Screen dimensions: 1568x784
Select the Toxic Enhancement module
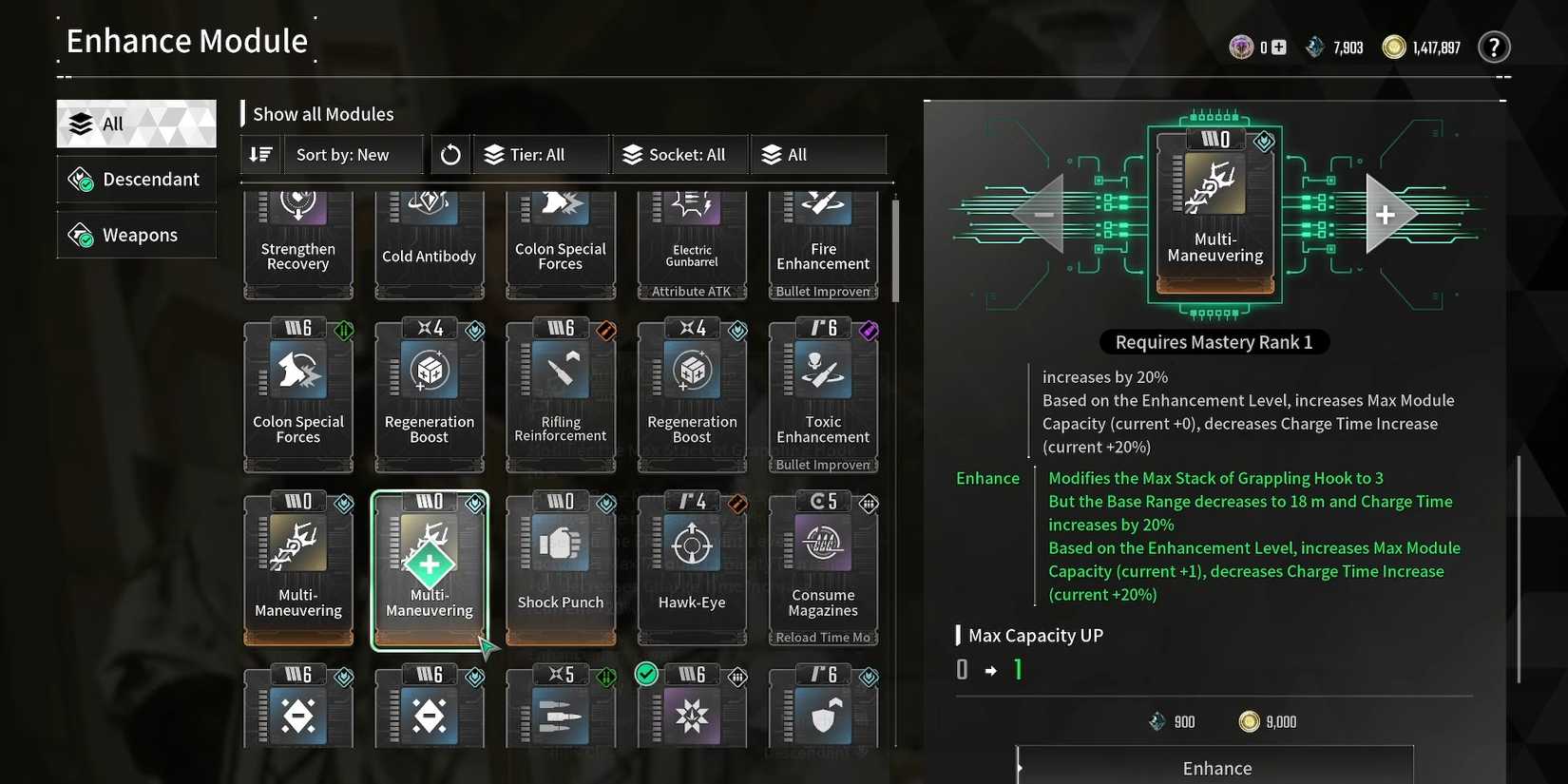(x=823, y=394)
